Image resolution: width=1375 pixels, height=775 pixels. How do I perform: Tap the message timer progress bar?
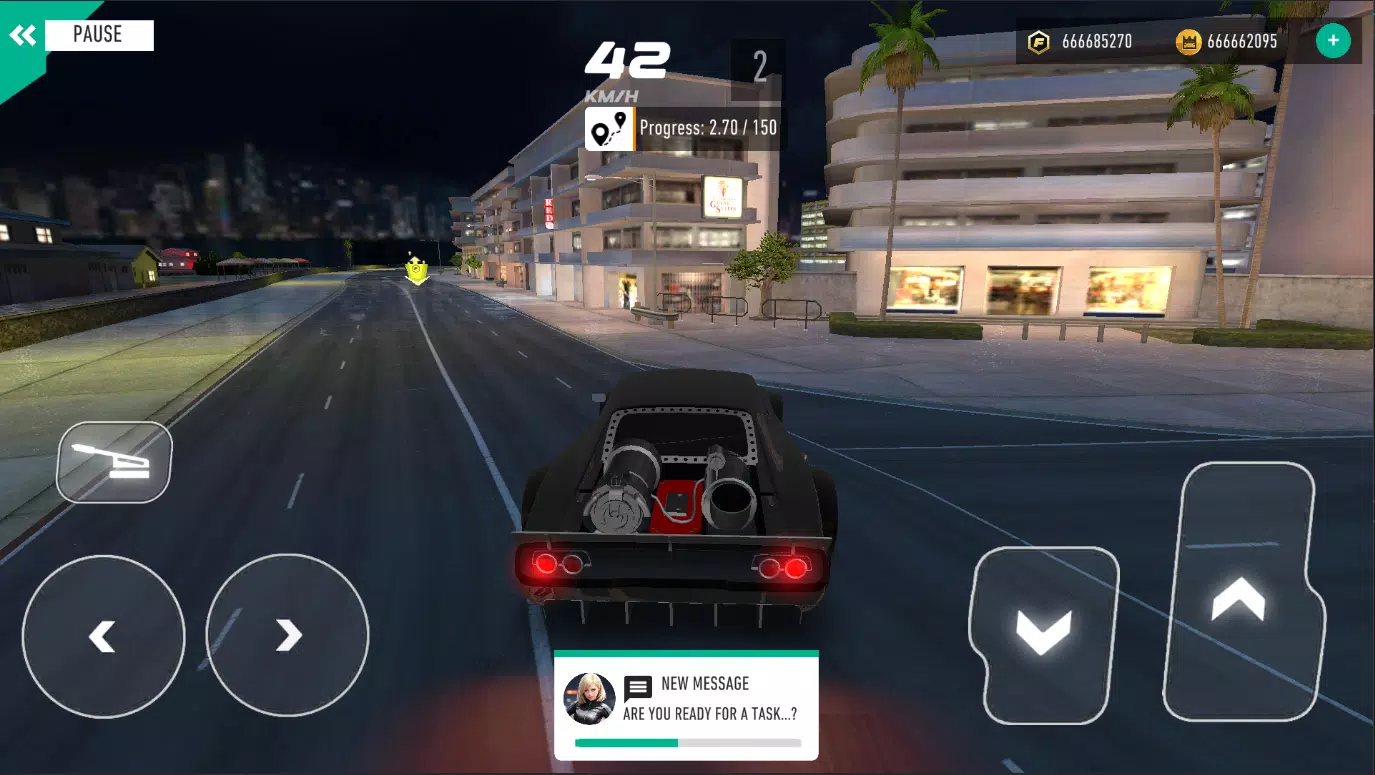pos(686,744)
